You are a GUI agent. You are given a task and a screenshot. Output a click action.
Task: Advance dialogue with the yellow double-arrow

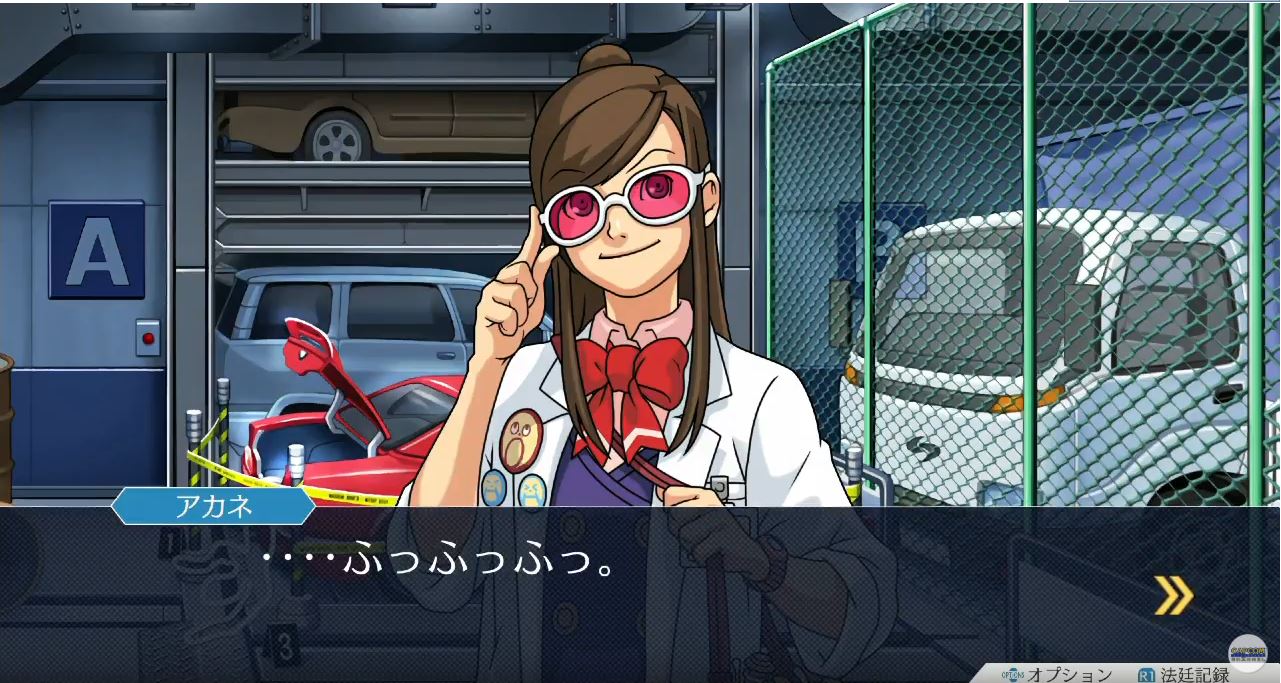click(x=1173, y=595)
